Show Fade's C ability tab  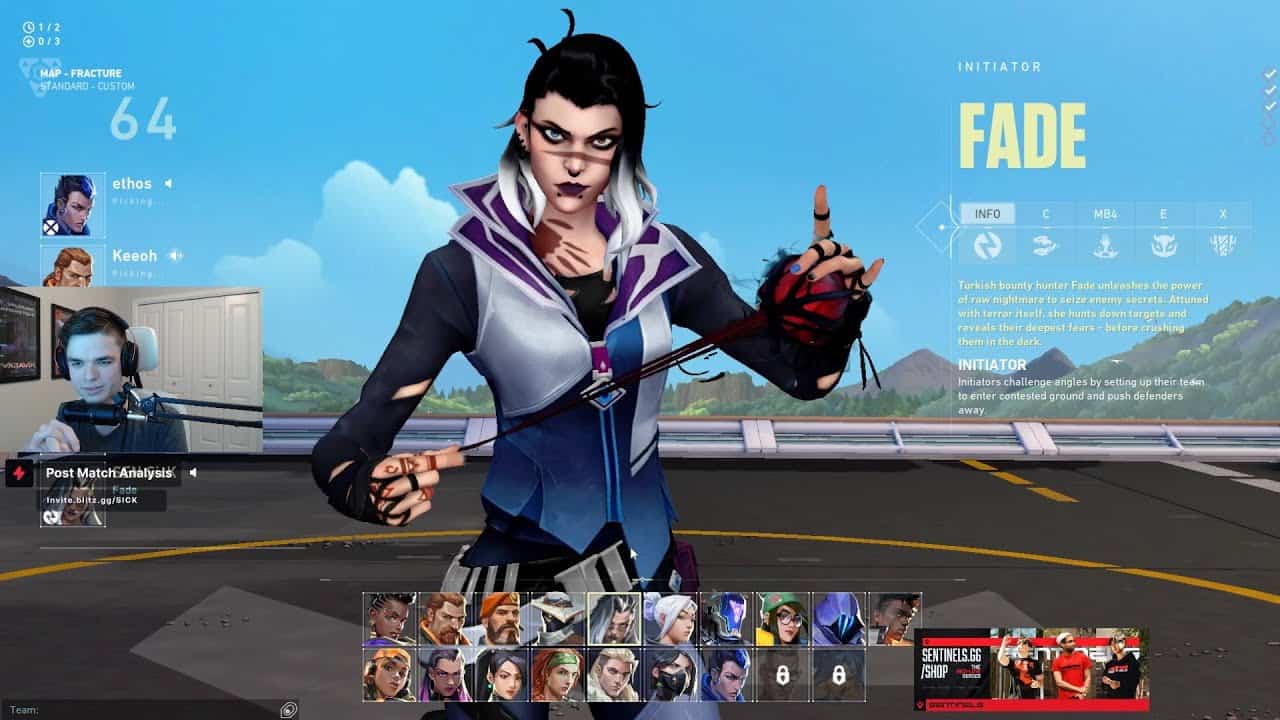pos(1046,214)
